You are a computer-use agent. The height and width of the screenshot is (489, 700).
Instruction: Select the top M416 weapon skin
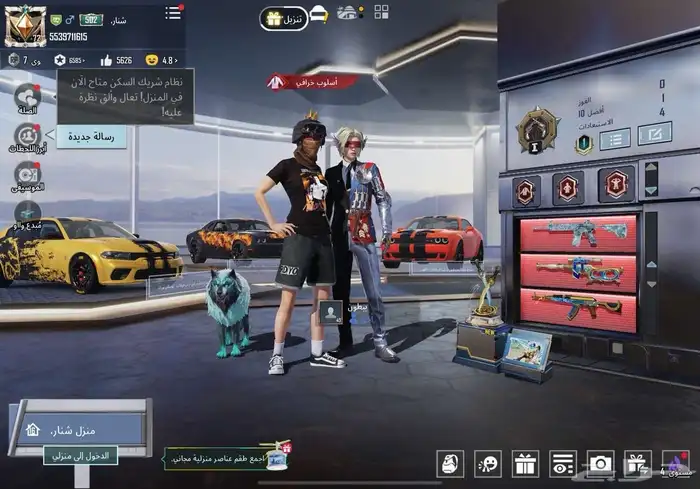pyautogui.click(x=578, y=233)
